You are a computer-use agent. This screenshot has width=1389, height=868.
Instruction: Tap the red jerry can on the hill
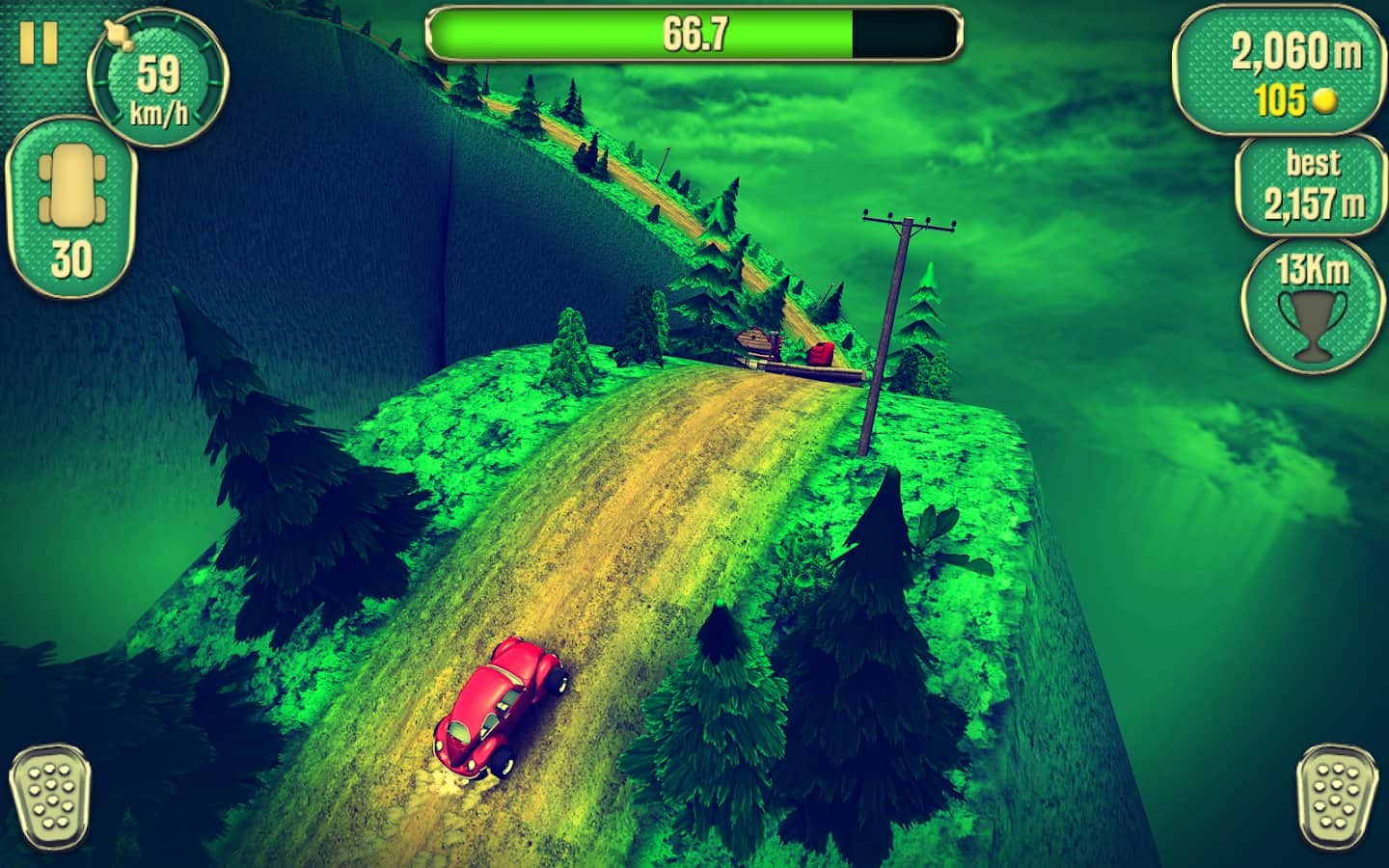click(x=820, y=352)
